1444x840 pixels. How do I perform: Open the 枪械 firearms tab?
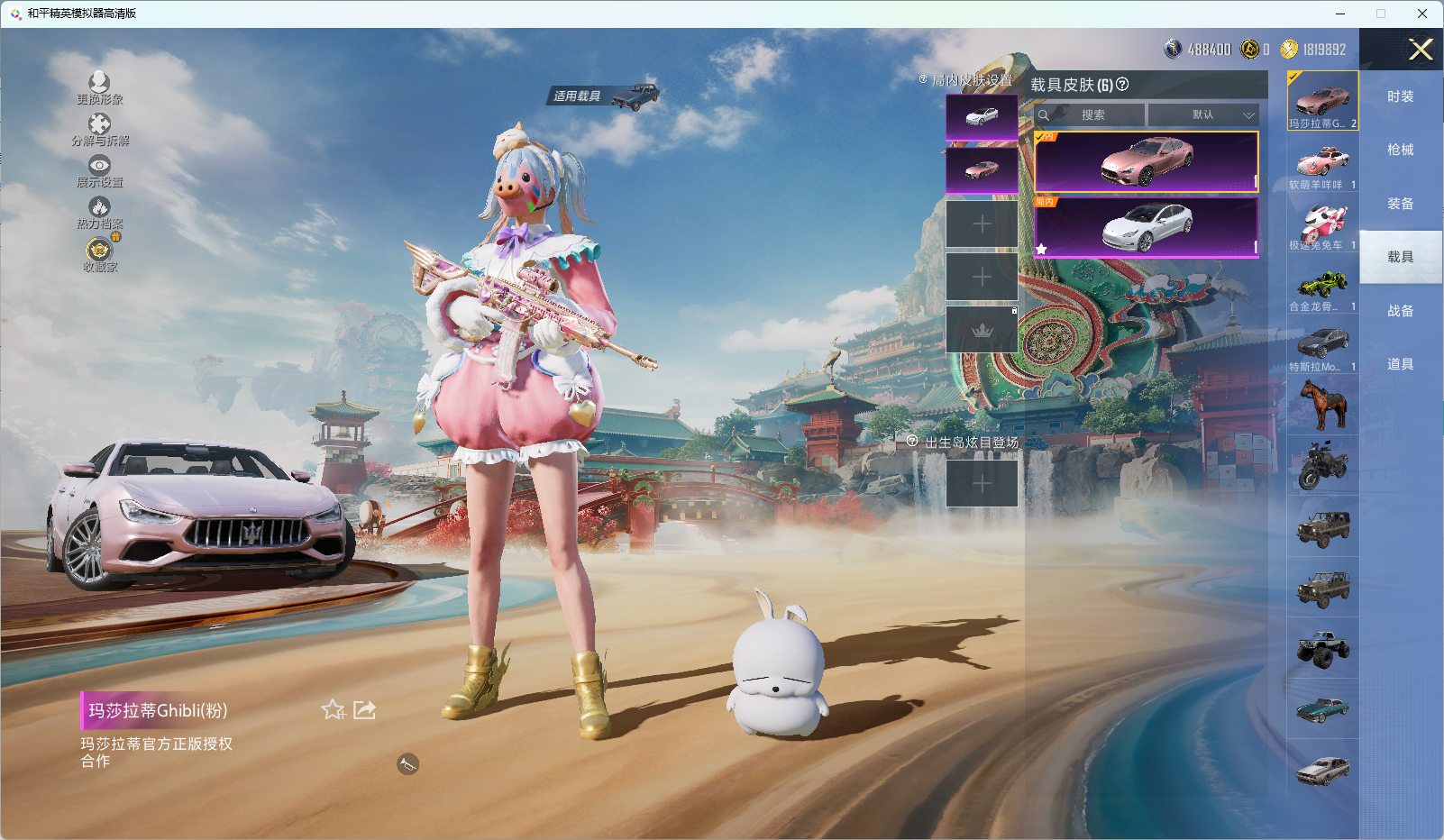[x=1400, y=150]
